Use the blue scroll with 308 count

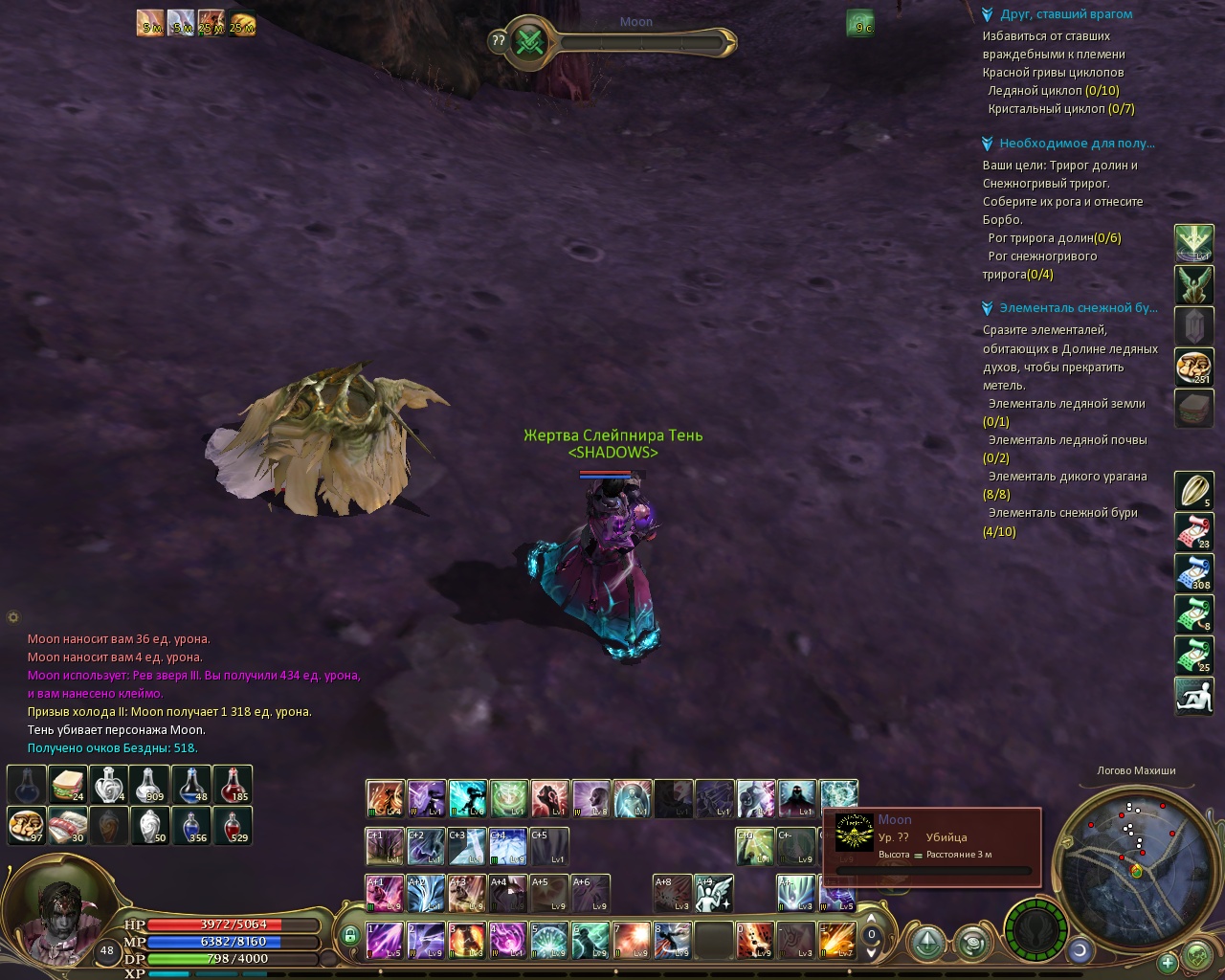(x=1193, y=572)
